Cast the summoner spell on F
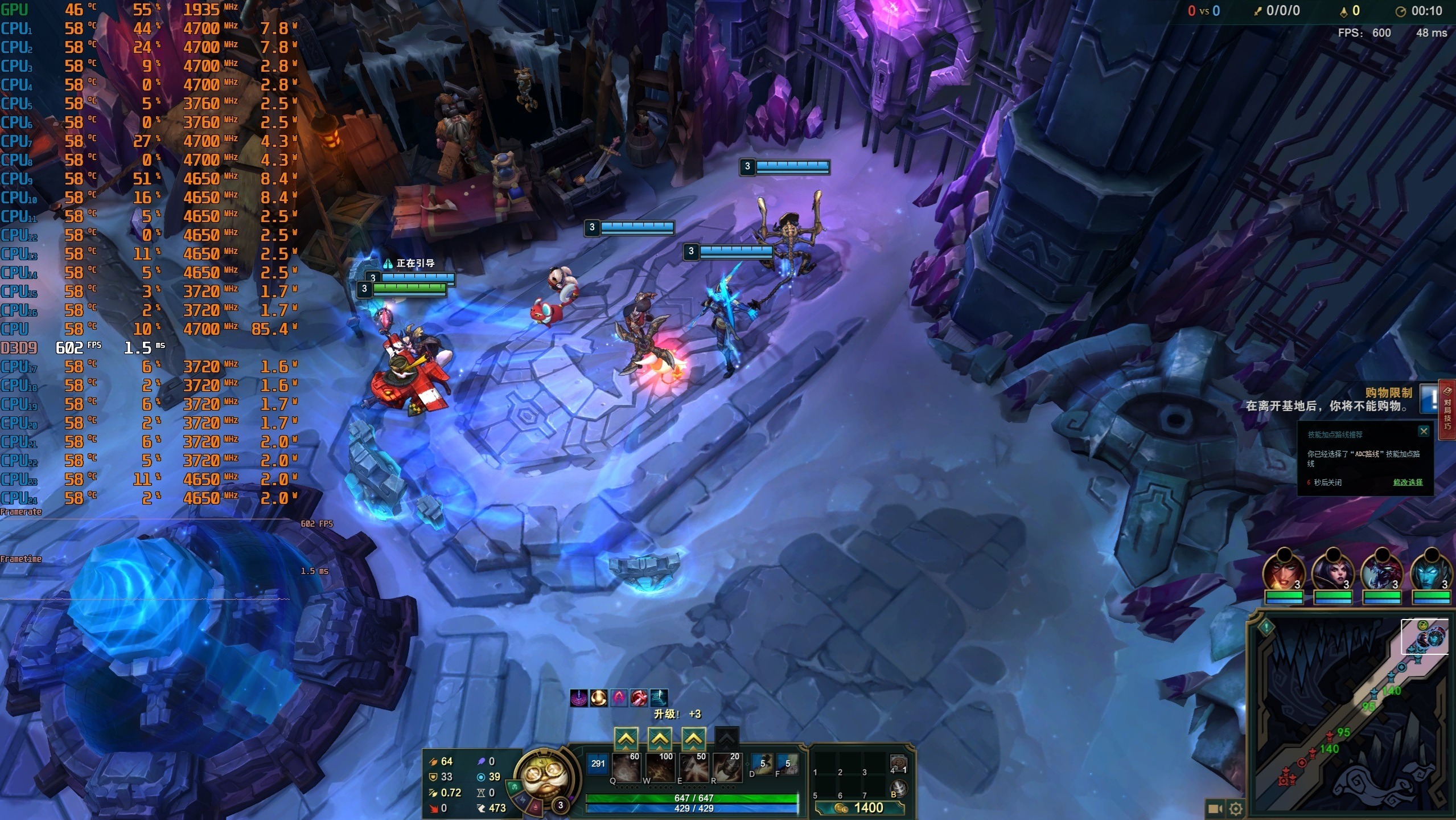Viewport: 1456px width, 820px height. coord(787,764)
